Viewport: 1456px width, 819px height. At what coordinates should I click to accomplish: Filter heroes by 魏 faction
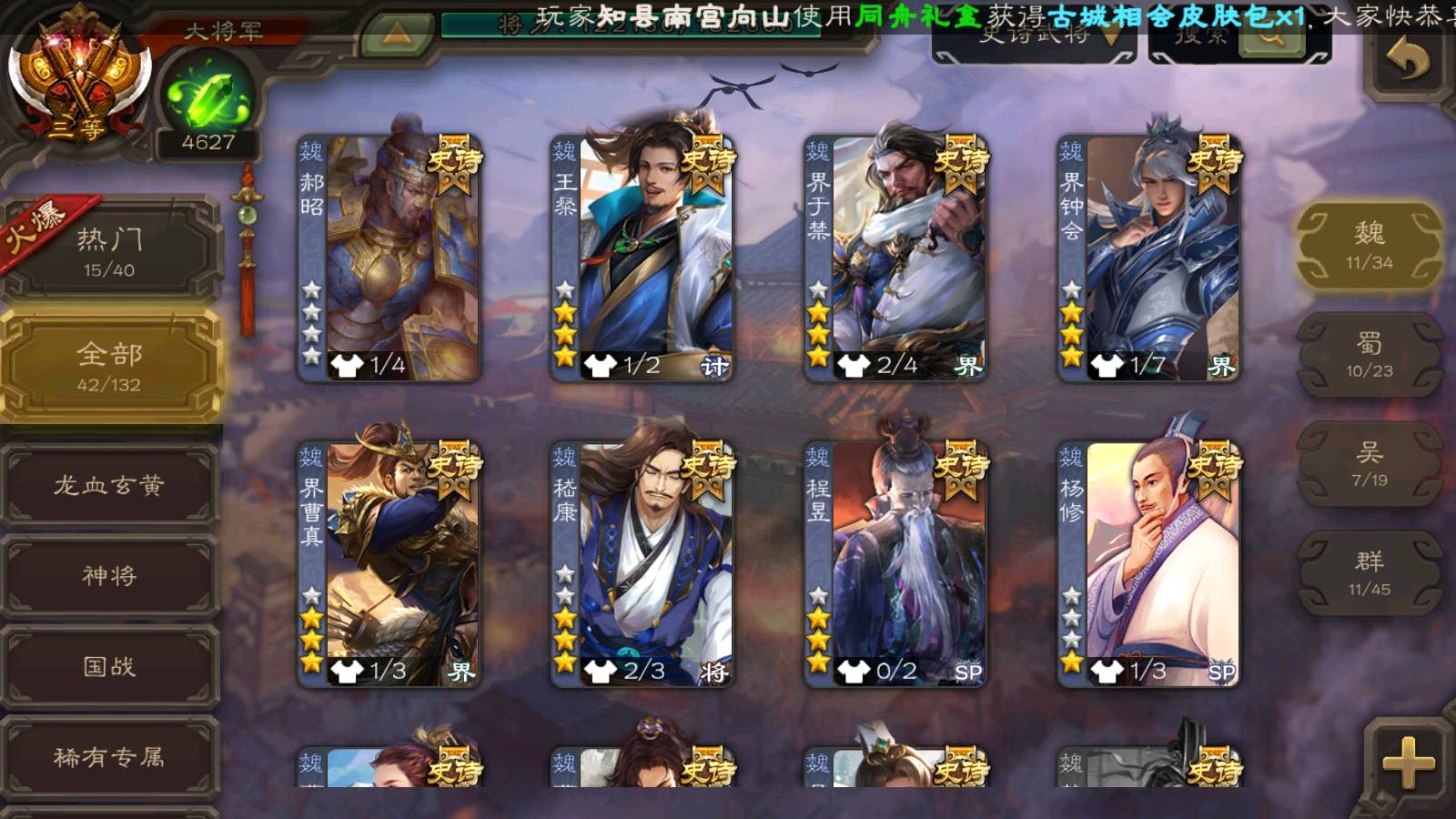1369,246
